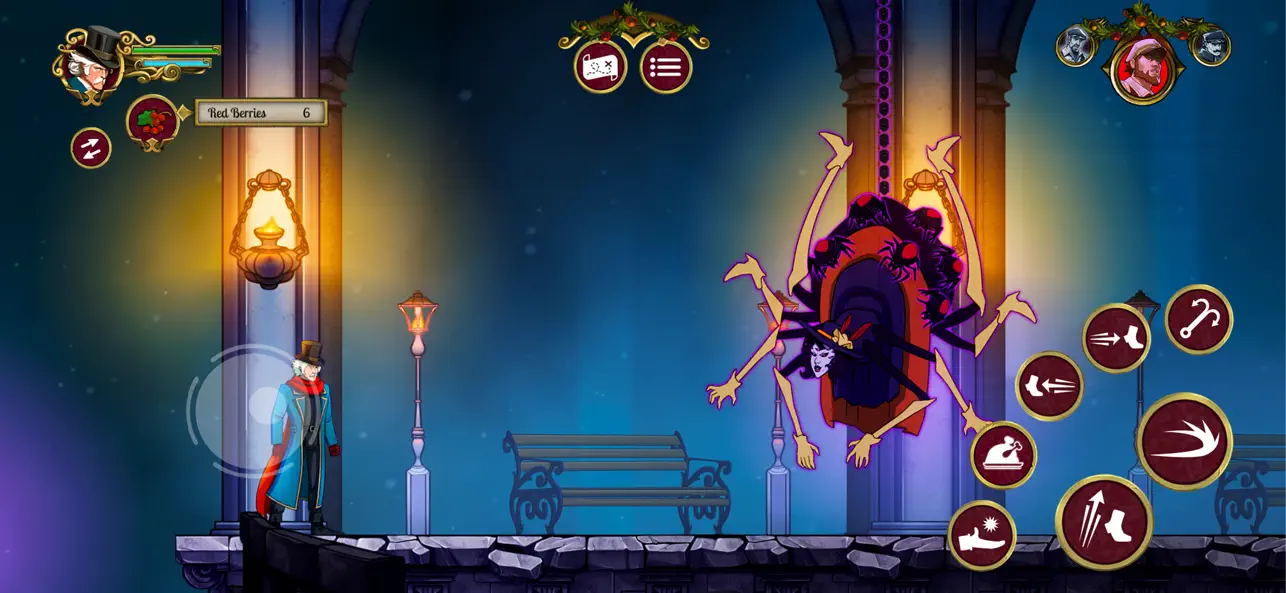Use the open-hand spark ability

point(982,535)
